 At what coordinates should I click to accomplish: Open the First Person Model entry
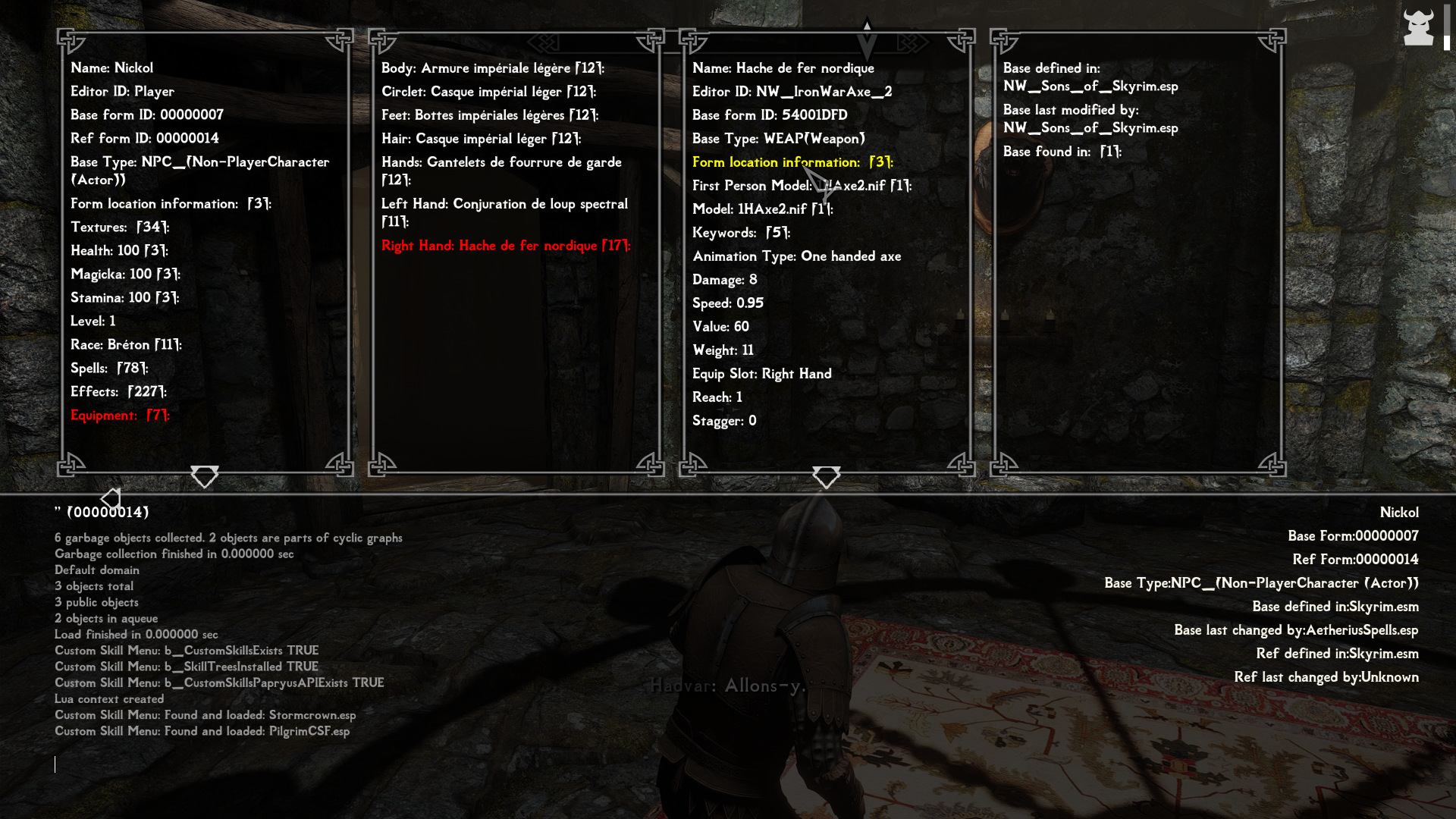[802, 186]
